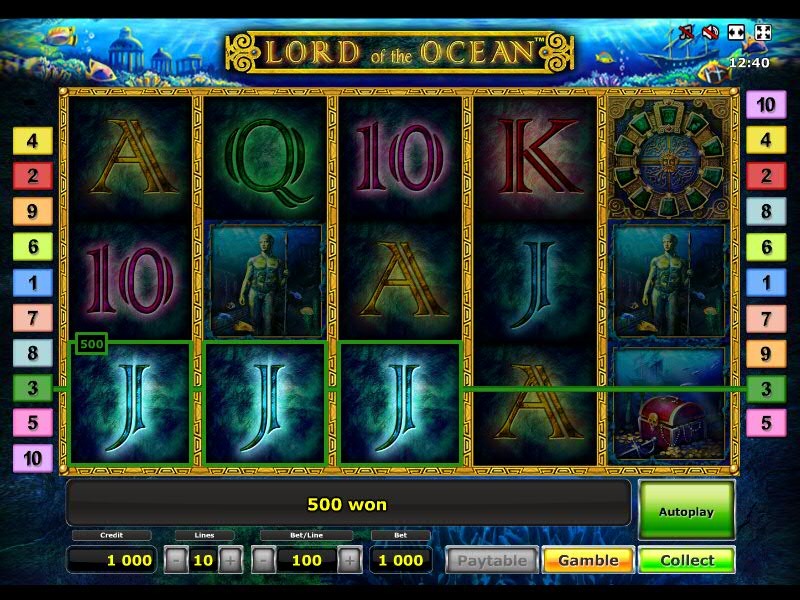This screenshot has width=800, height=600.
Task: Collect the 500 winnings
Action: click(x=686, y=560)
